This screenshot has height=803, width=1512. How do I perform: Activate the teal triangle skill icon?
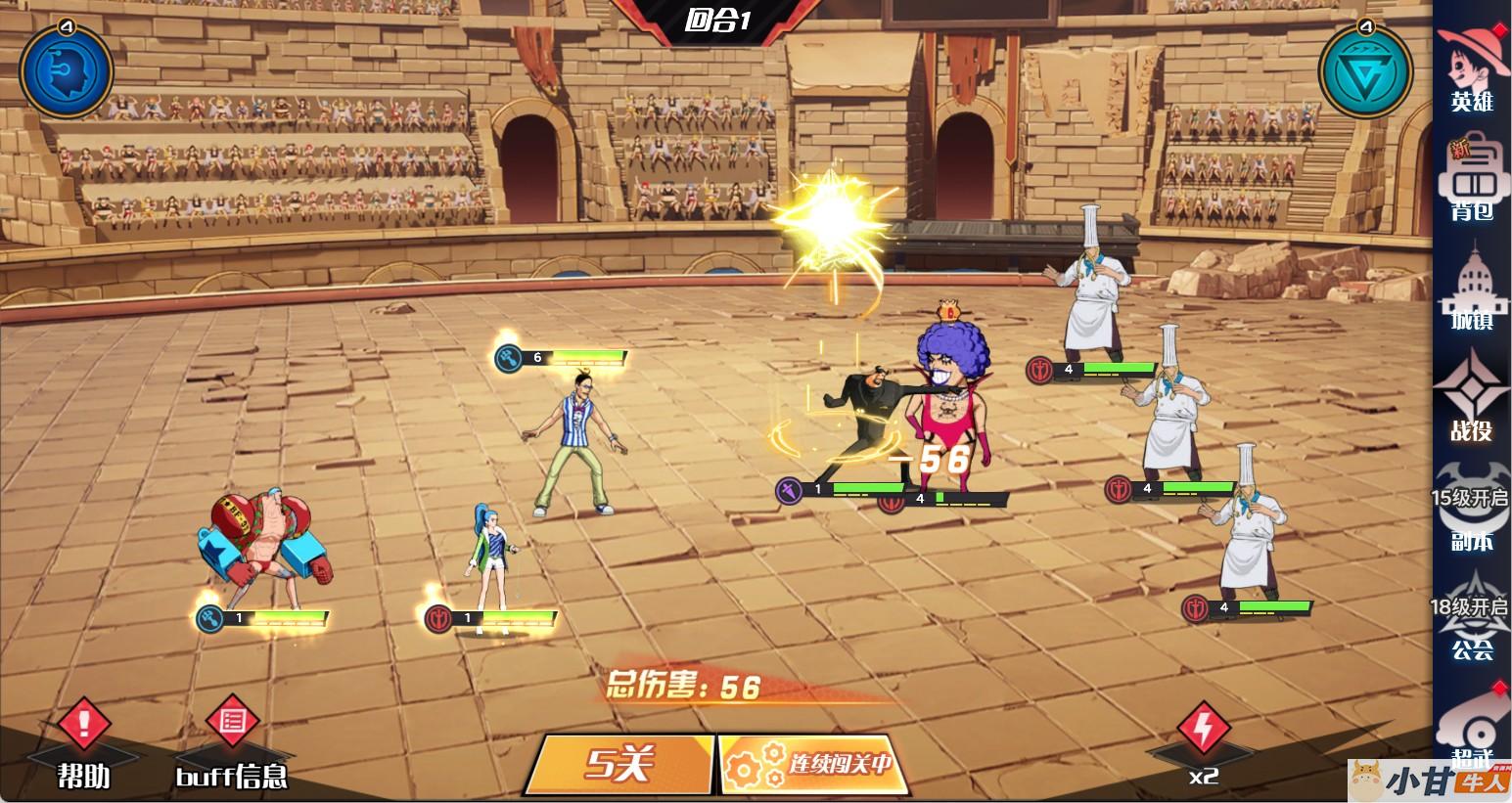1365,70
